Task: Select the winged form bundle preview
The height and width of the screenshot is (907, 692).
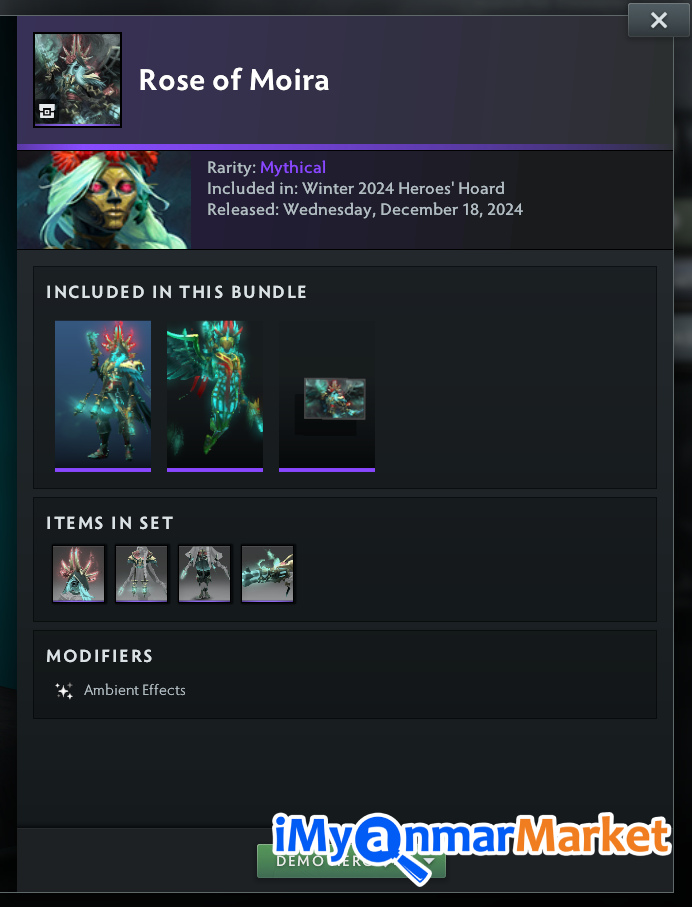Action: (x=215, y=394)
